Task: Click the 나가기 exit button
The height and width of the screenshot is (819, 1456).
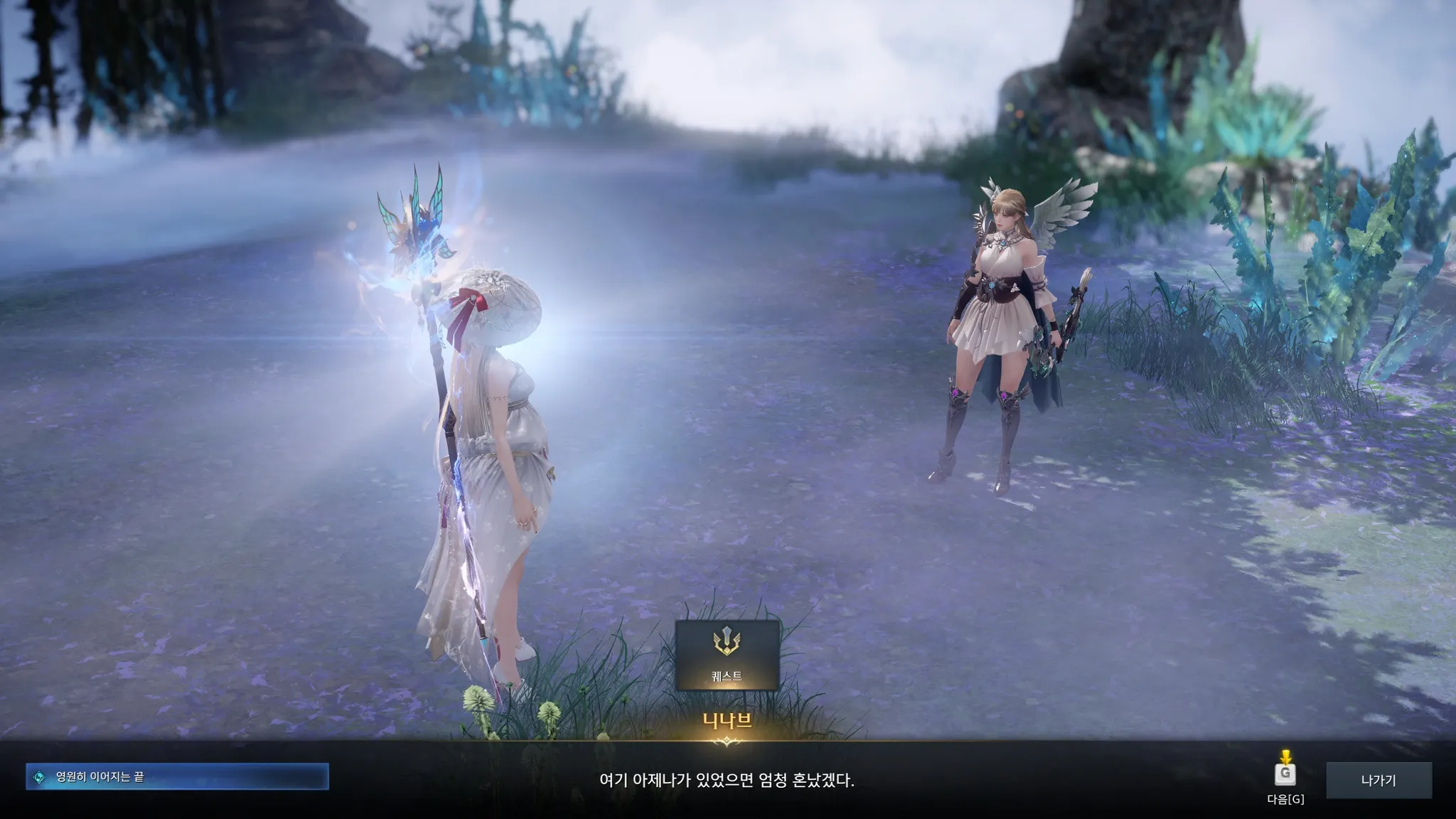Action: [1379, 781]
